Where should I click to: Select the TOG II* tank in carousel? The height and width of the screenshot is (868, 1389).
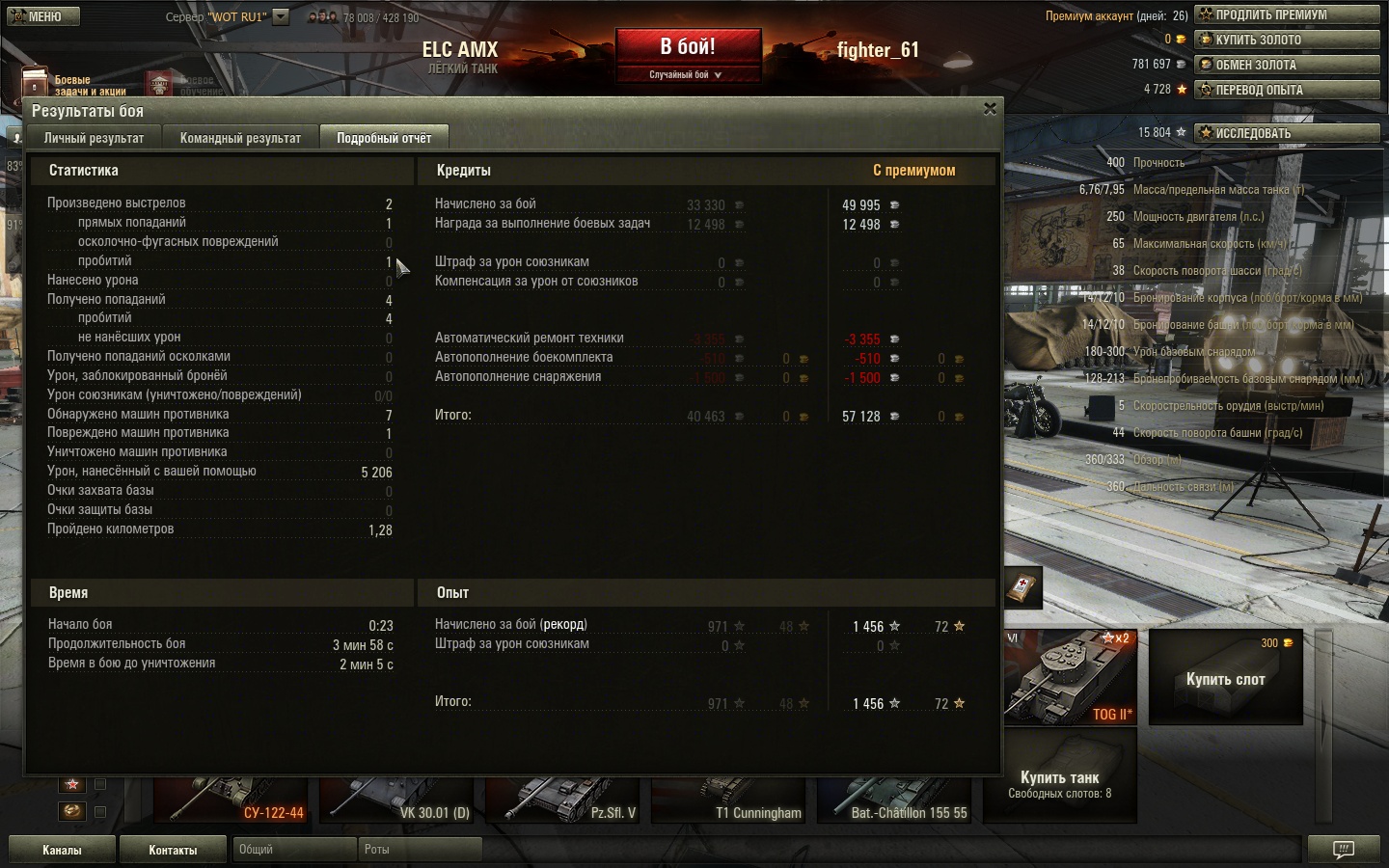1070,676
